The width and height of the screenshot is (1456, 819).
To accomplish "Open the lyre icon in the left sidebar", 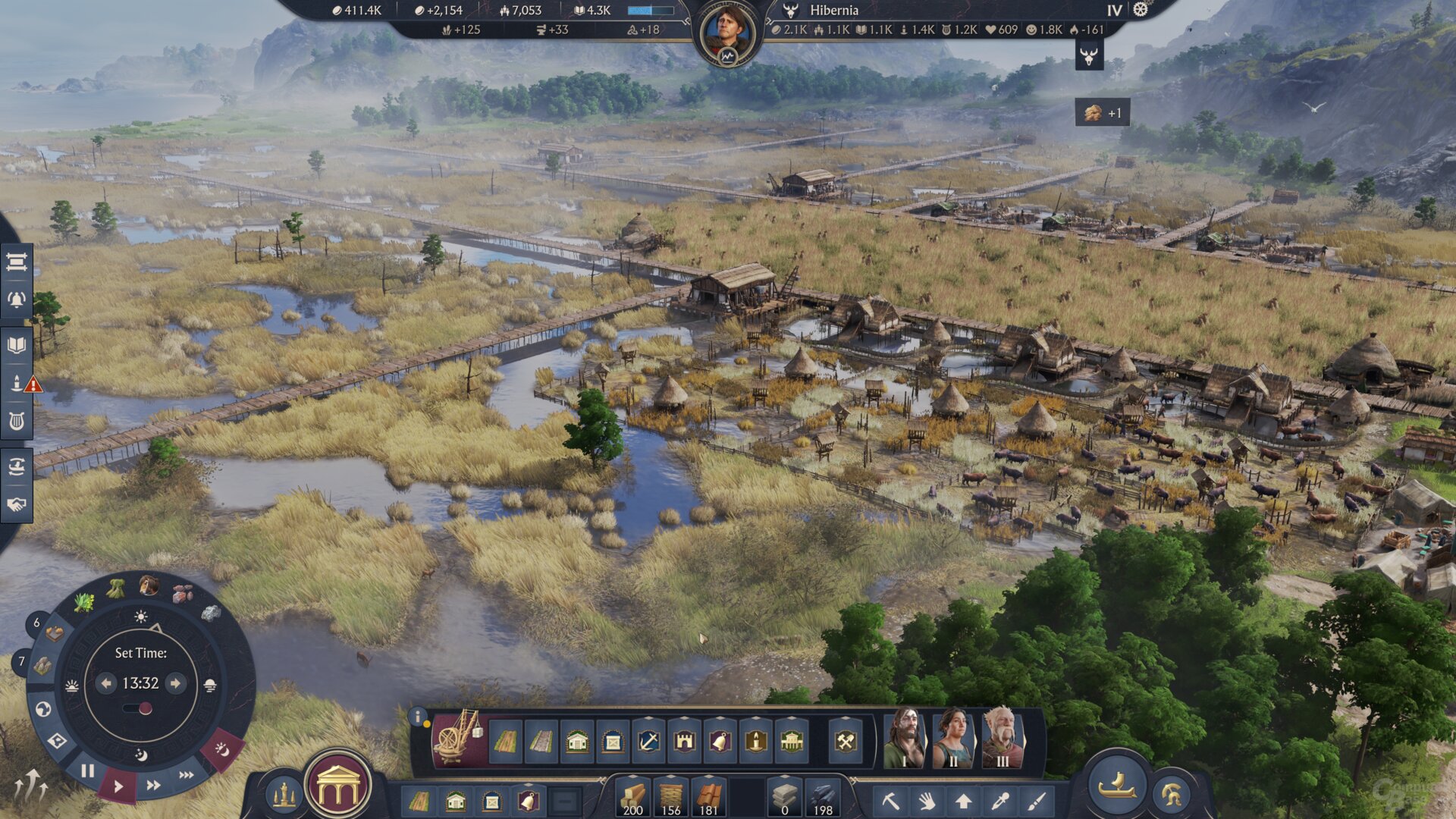I will click(x=17, y=421).
